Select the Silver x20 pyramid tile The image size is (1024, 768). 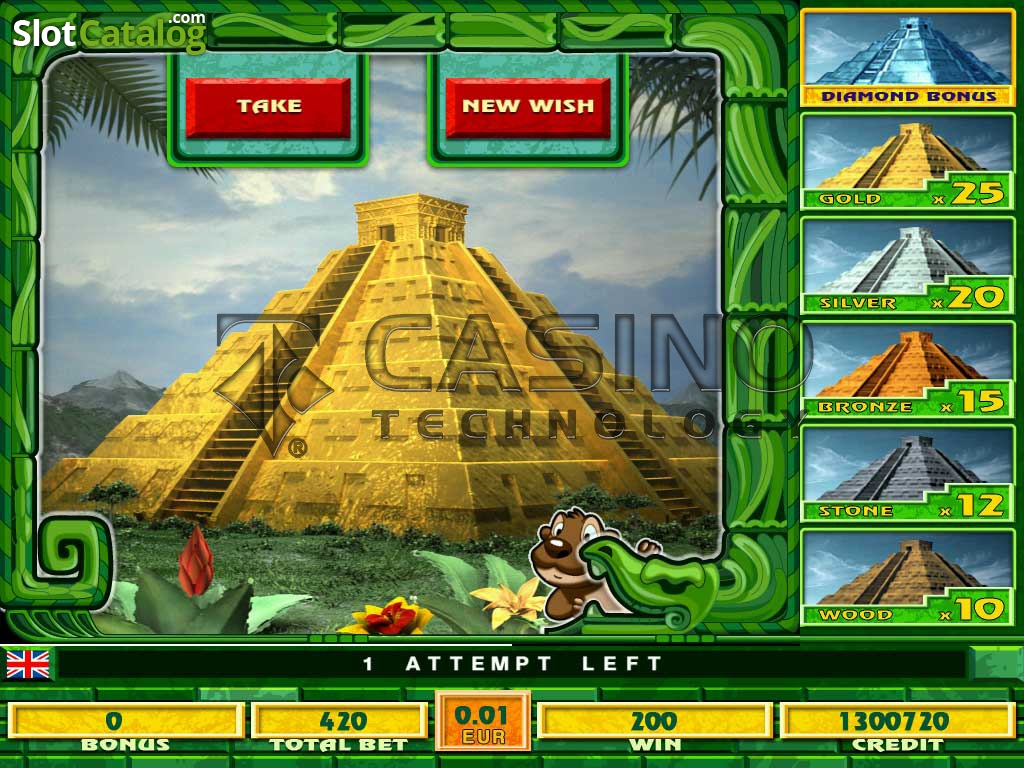(908, 265)
